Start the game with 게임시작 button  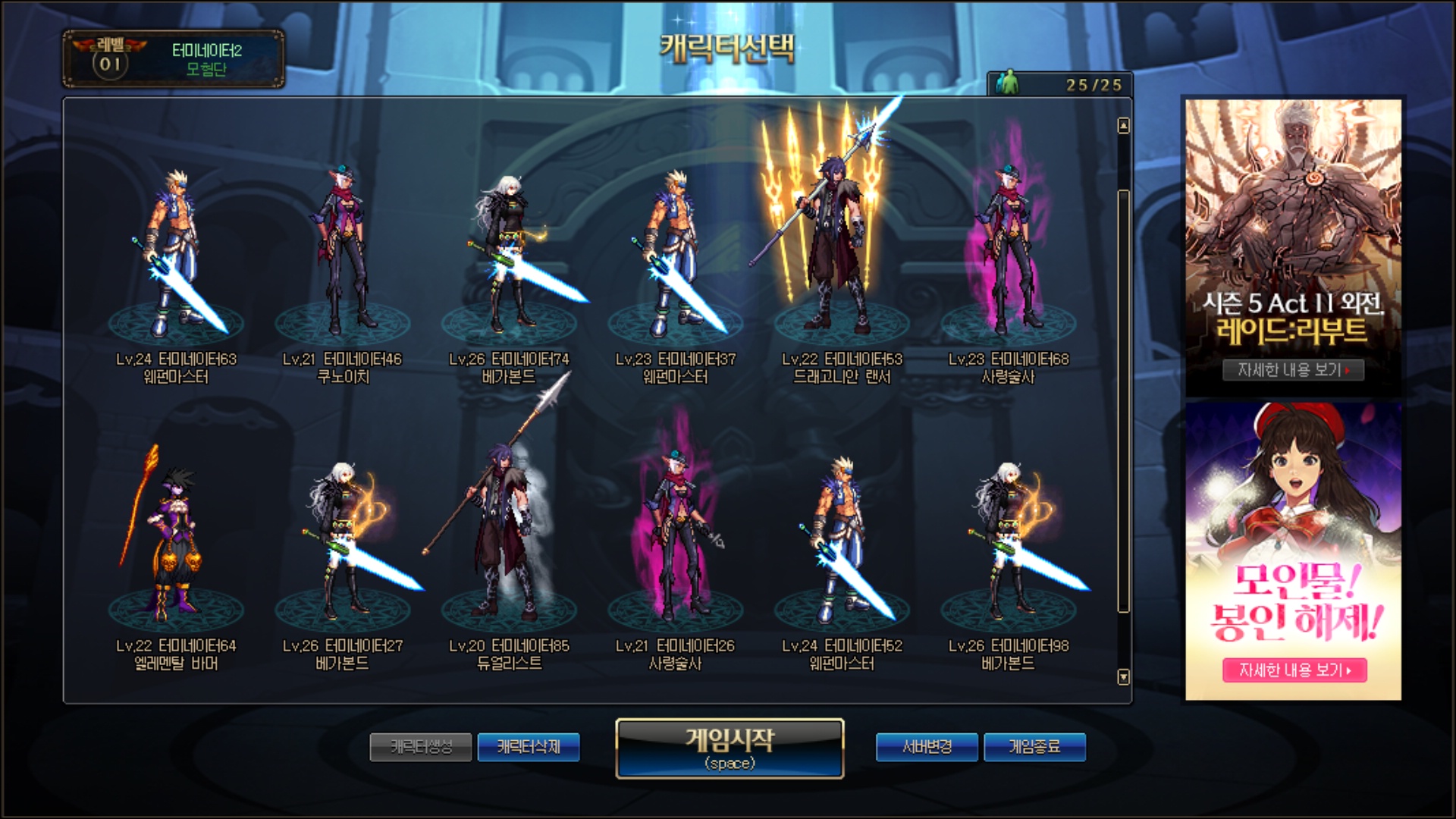coord(730,748)
